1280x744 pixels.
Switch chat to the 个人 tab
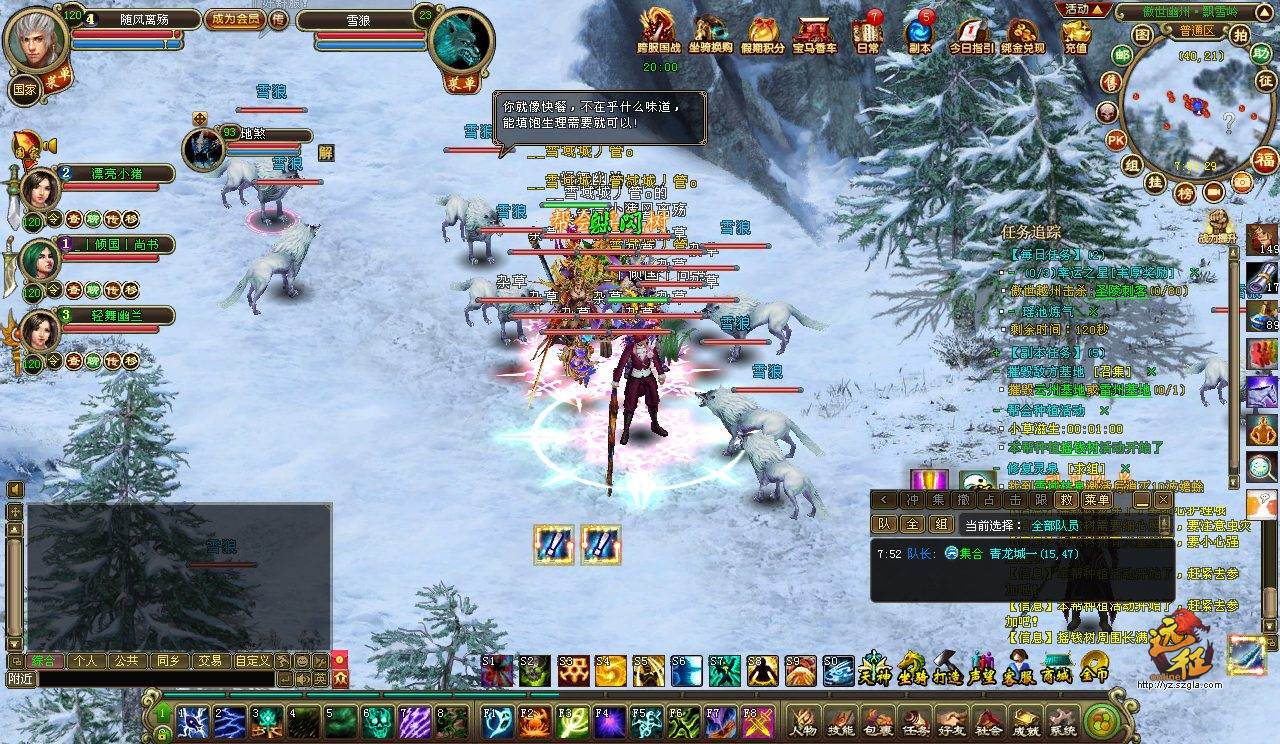click(85, 661)
